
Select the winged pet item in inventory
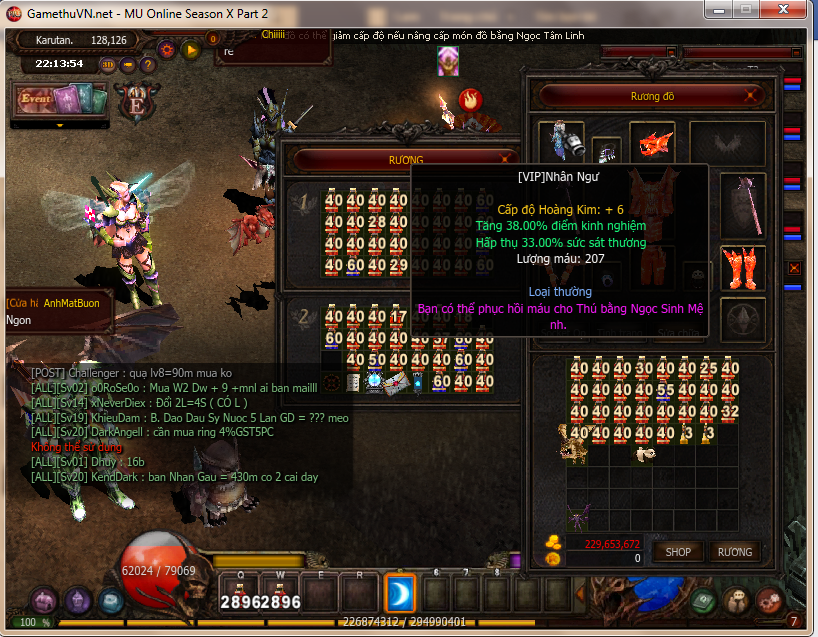579,519
